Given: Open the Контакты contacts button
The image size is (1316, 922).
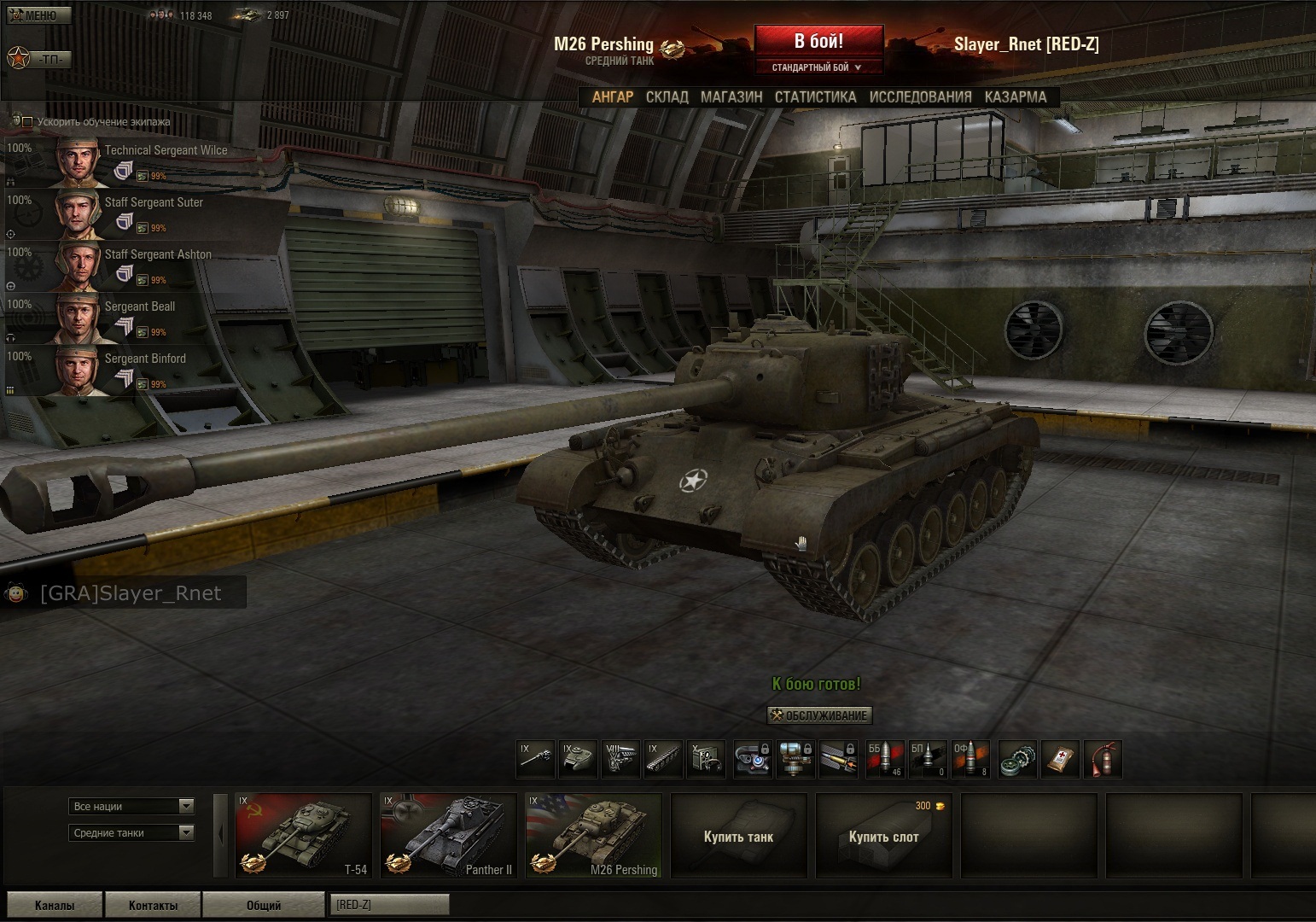Looking at the screenshot, I should coord(153,905).
